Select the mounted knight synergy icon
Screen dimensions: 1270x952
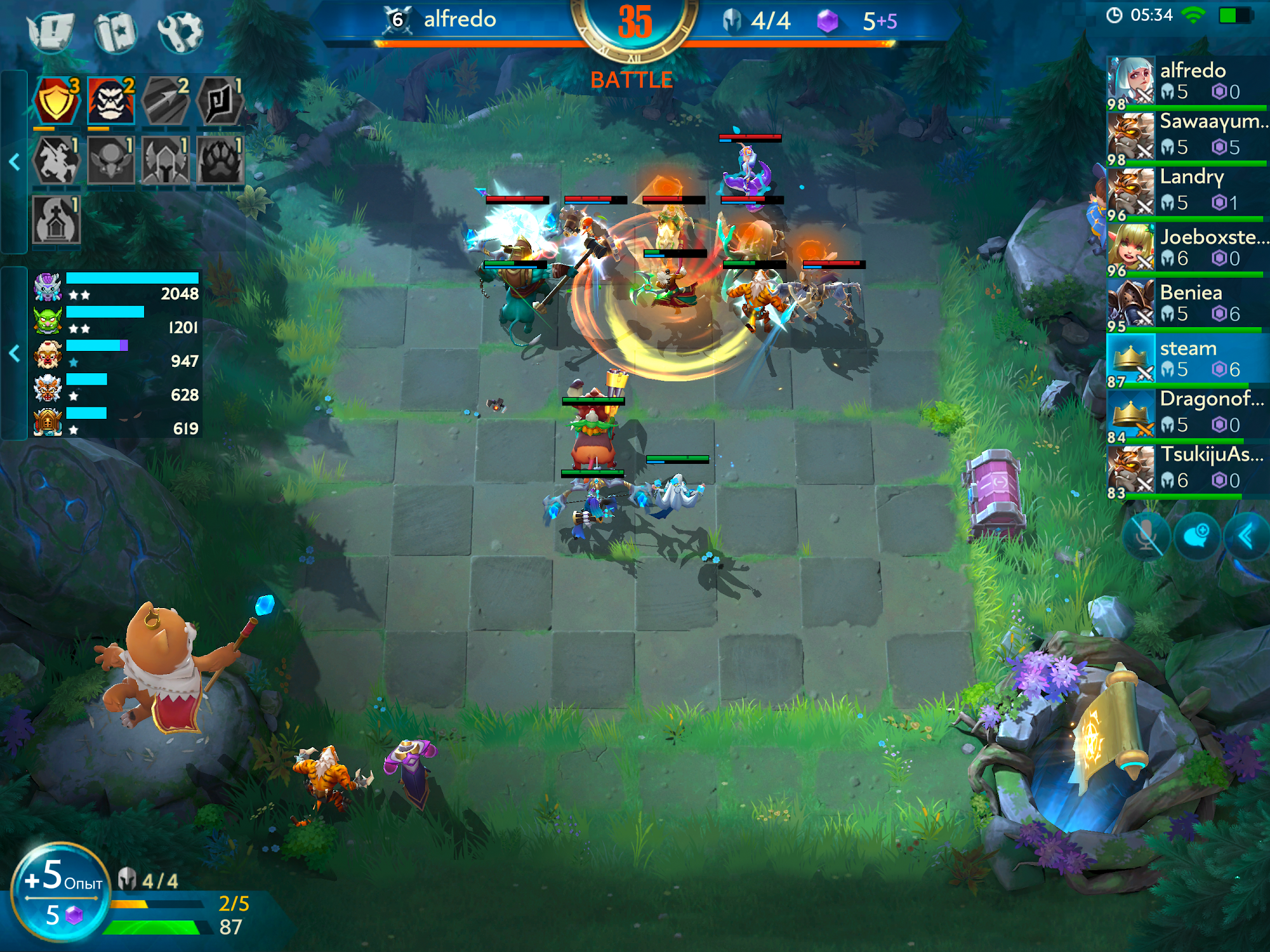pos(56,161)
